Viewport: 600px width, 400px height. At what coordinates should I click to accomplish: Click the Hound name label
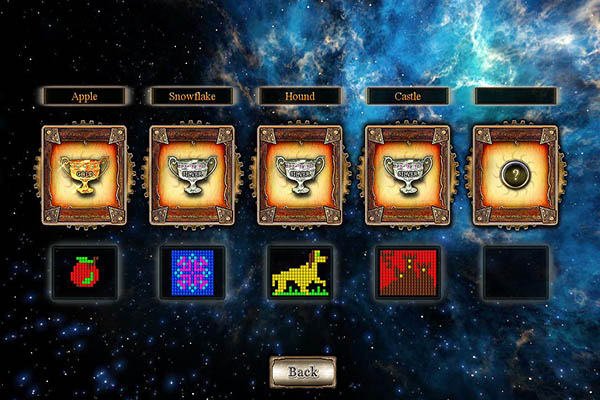(x=300, y=96)
